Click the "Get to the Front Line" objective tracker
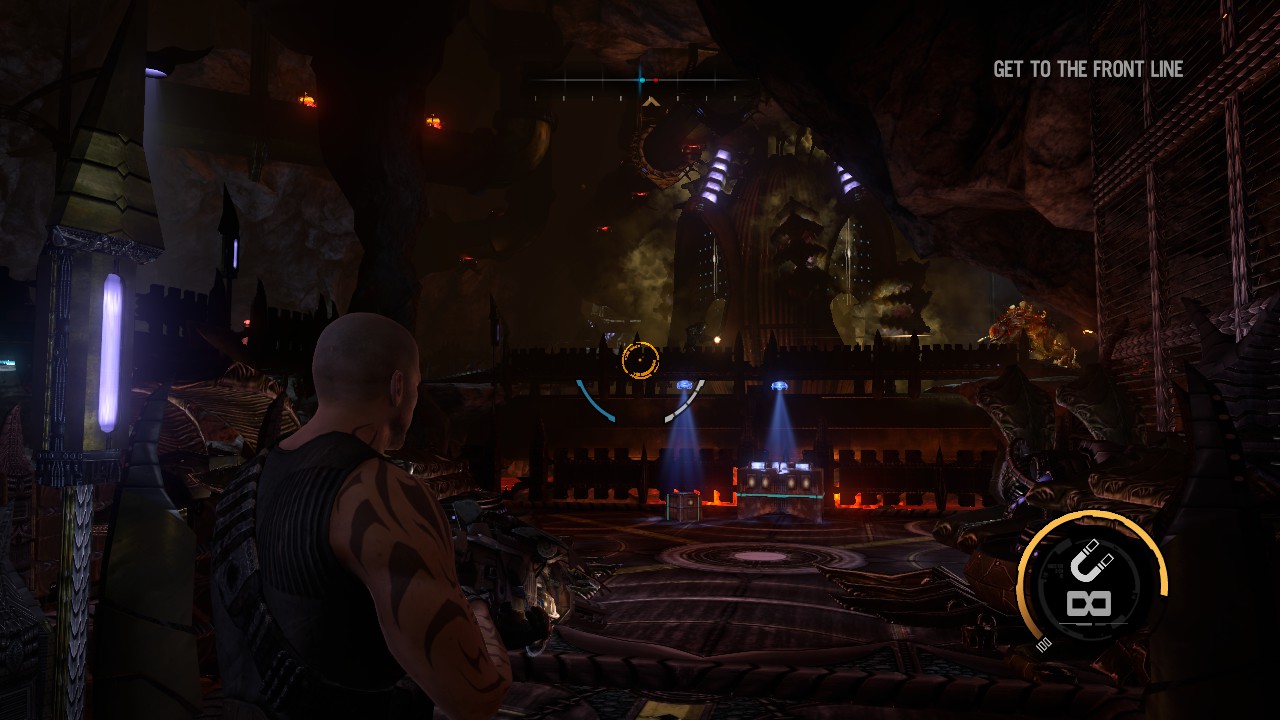The width and height of the screenshot is (1280, 720). click(1088, 69)
